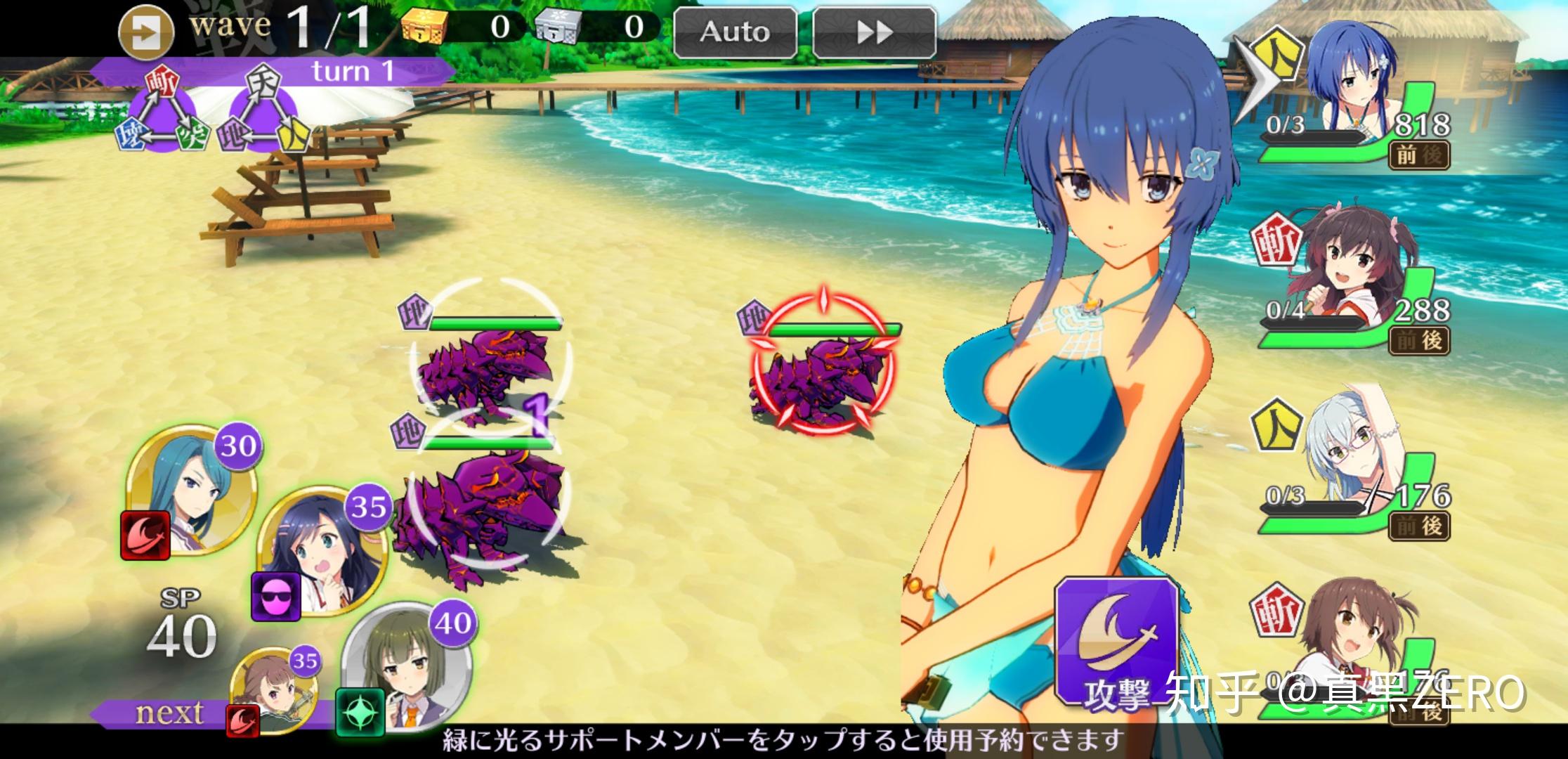
Task: Select the next support member portrait
Action: coord(275,689)
